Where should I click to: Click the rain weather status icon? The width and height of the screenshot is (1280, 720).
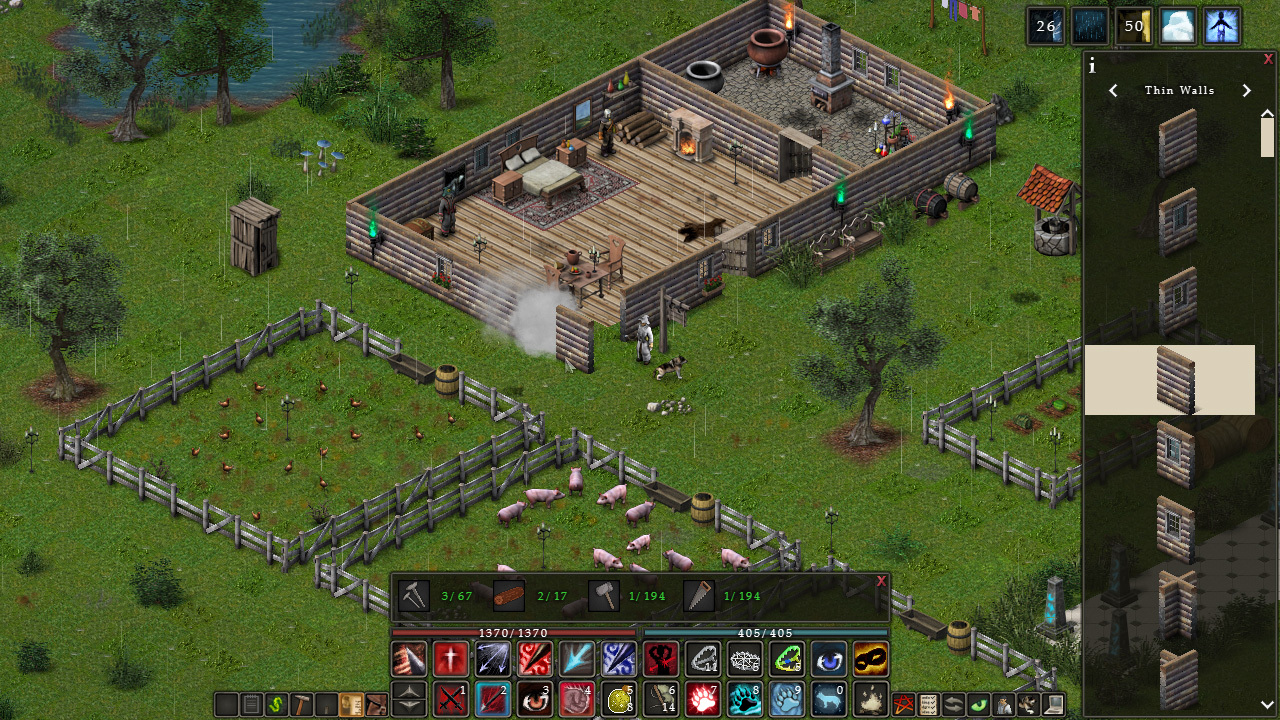[1090, 27]
